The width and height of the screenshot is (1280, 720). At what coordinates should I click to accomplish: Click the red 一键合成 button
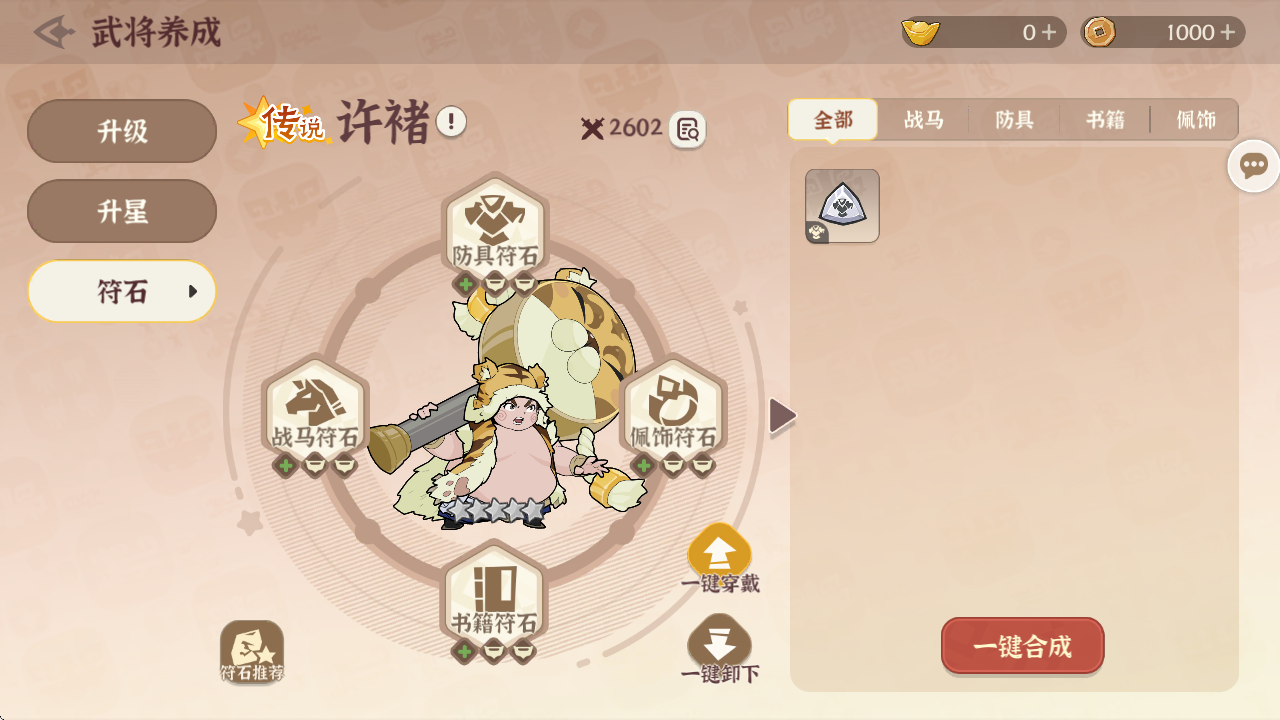pyautogui.click(x=1022, y=646)
